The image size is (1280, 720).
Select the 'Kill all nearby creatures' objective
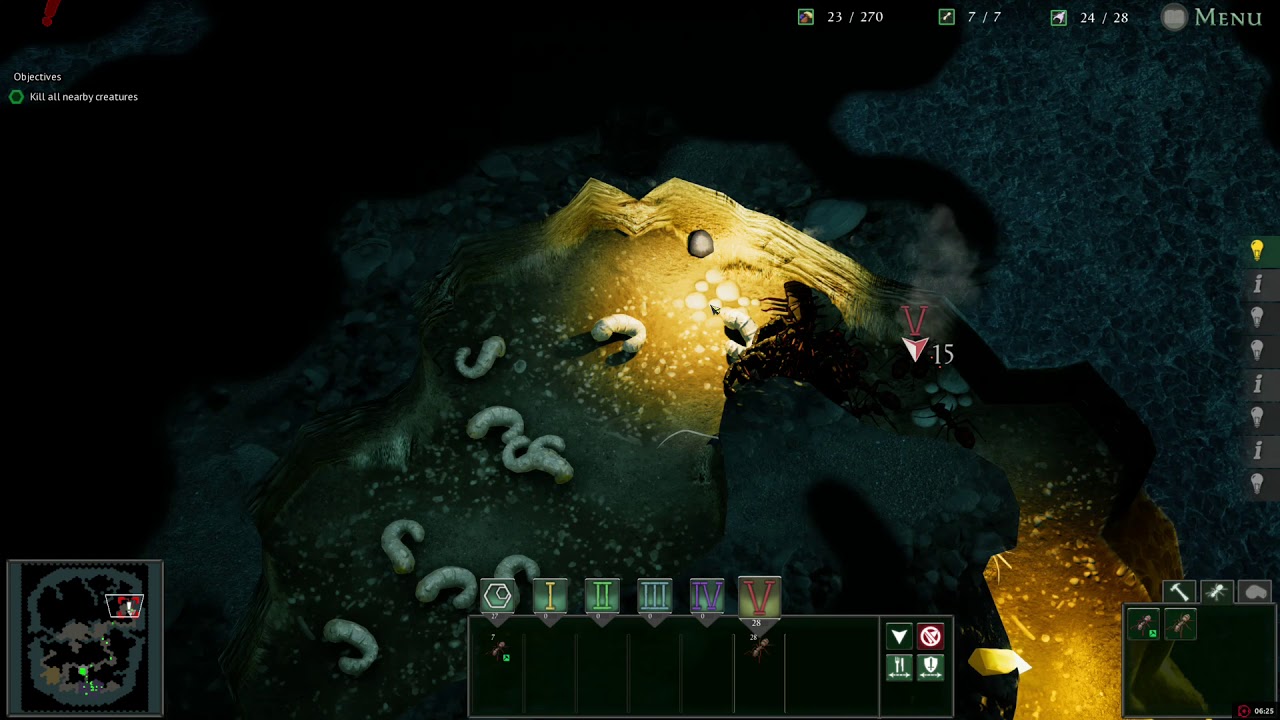pos(83,97)
